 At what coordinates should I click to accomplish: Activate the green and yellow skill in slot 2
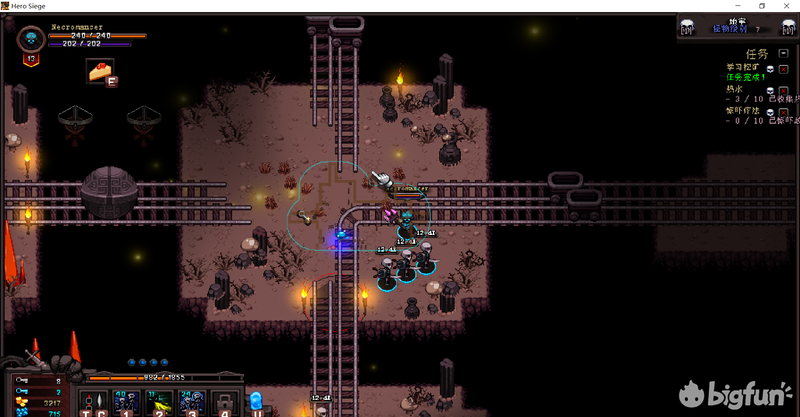point(158,402)
